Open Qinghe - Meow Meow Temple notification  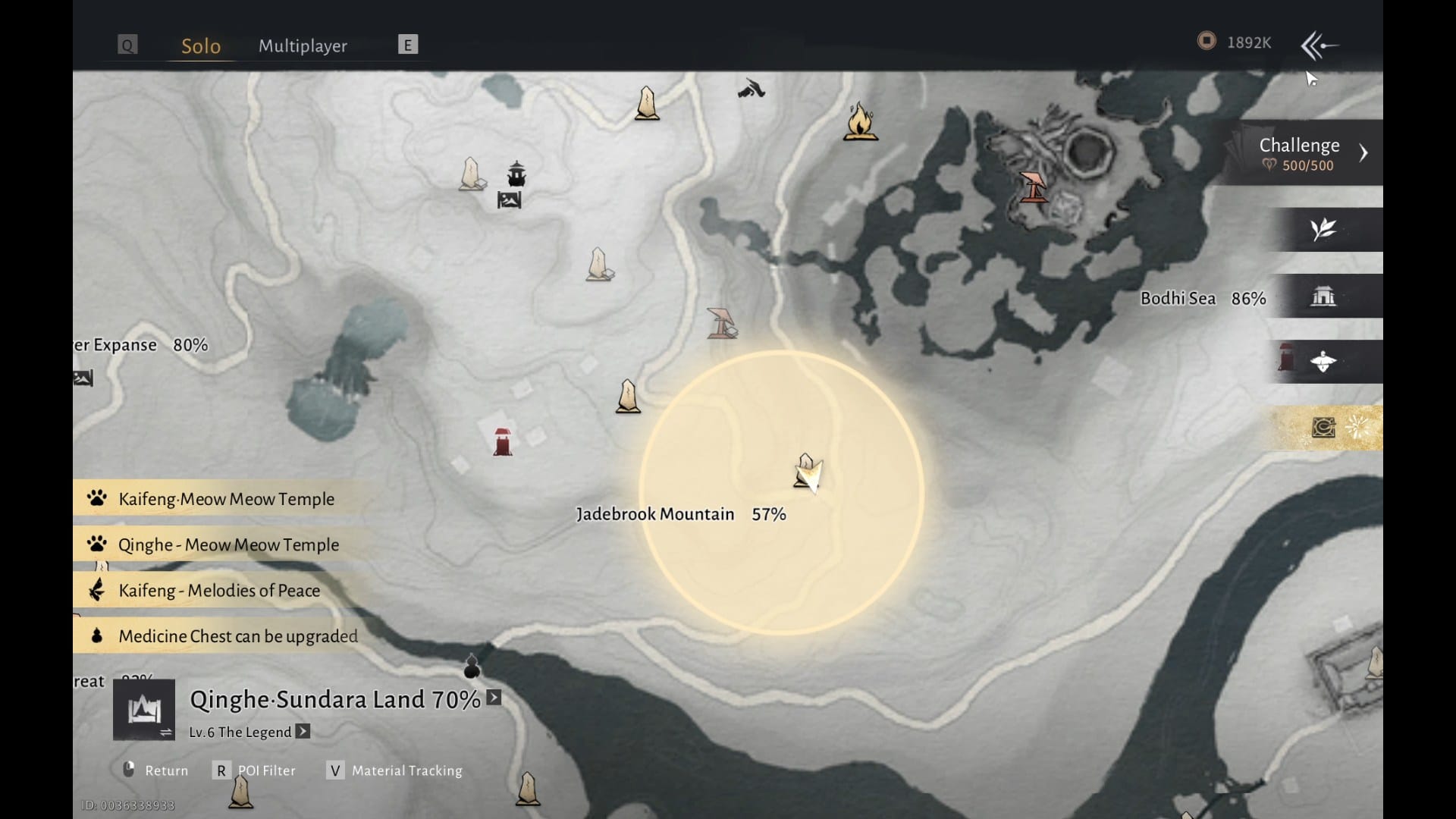point(227,544)
